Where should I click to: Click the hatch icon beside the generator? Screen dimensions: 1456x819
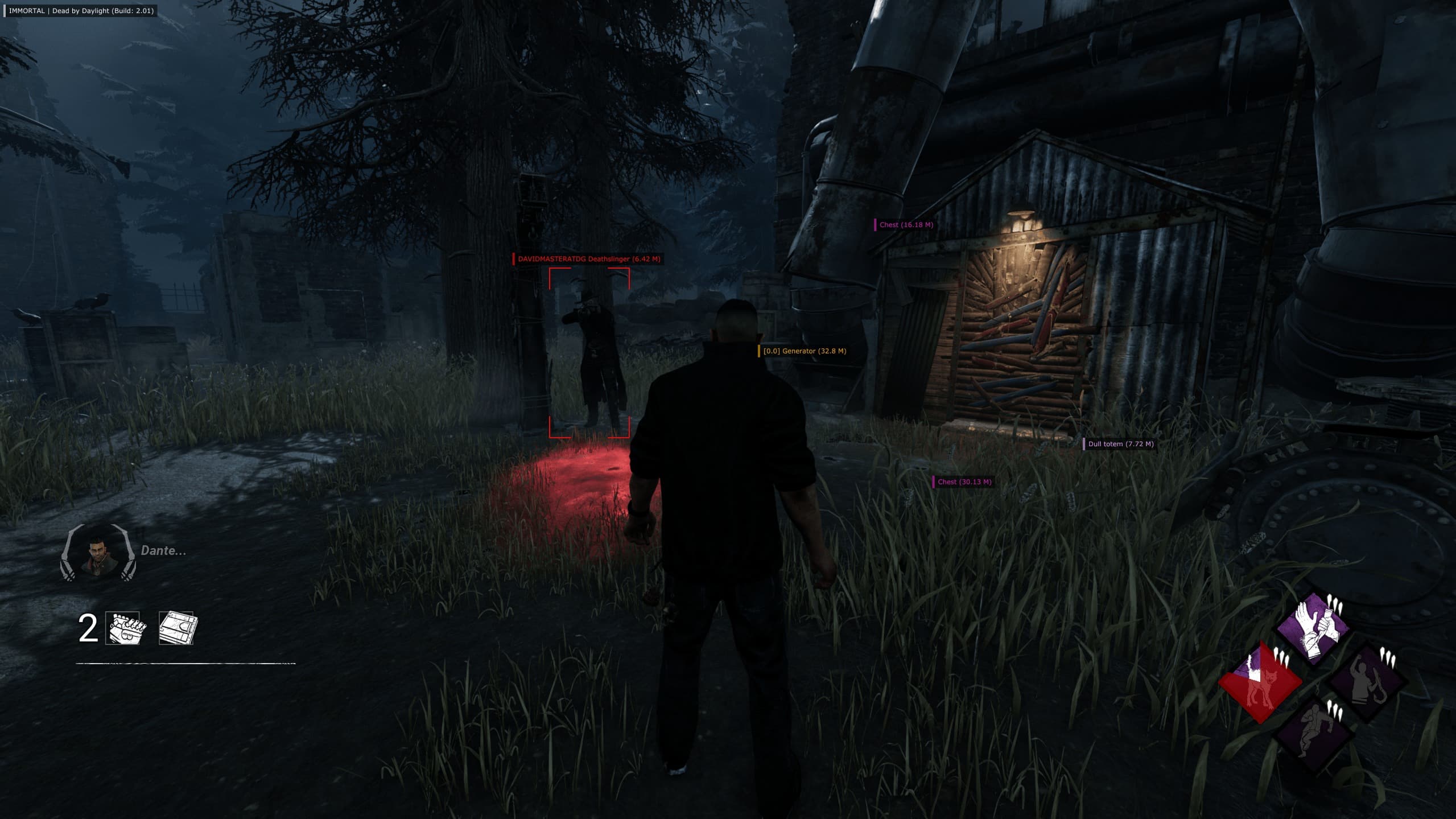(x=178, y=628)
